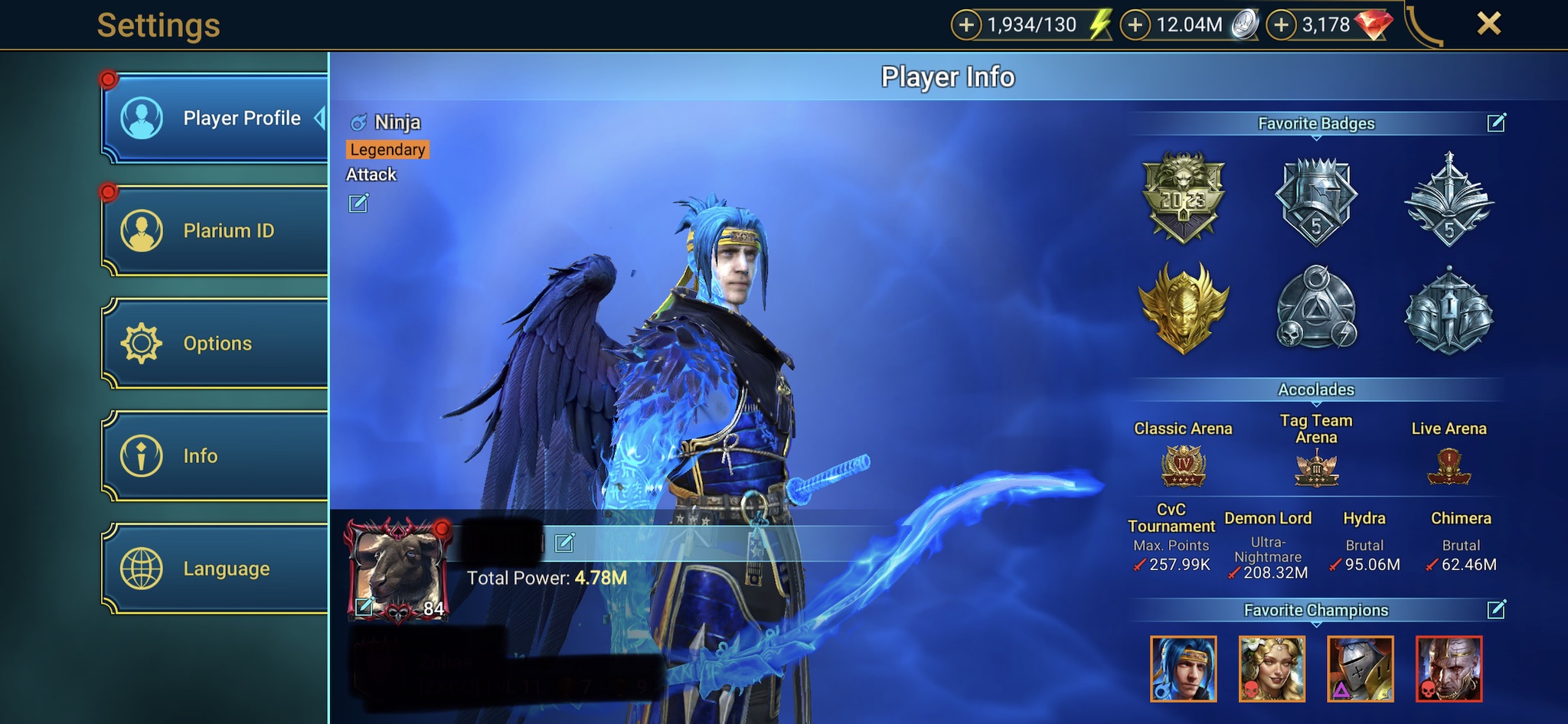Change the displayed champion Ninja
The height and width of the screenshot is (724, 1568).
click(358, 204)
